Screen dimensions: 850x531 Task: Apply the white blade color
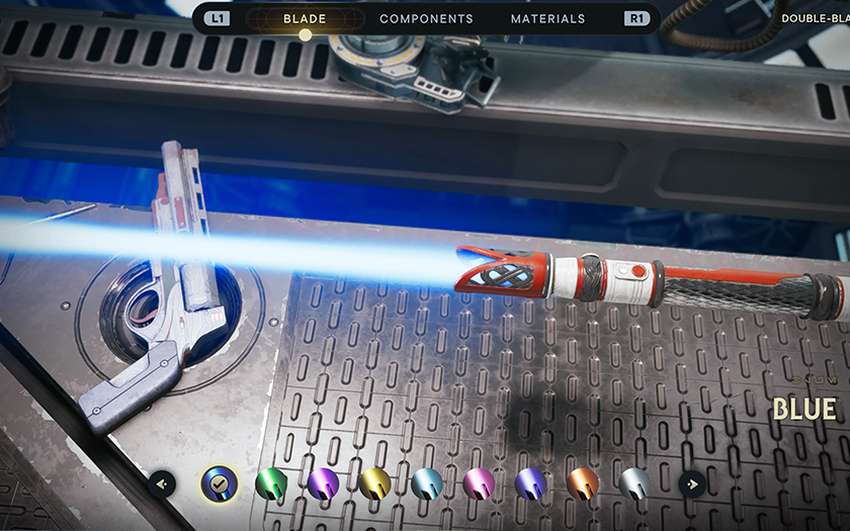tap(634, 484)
